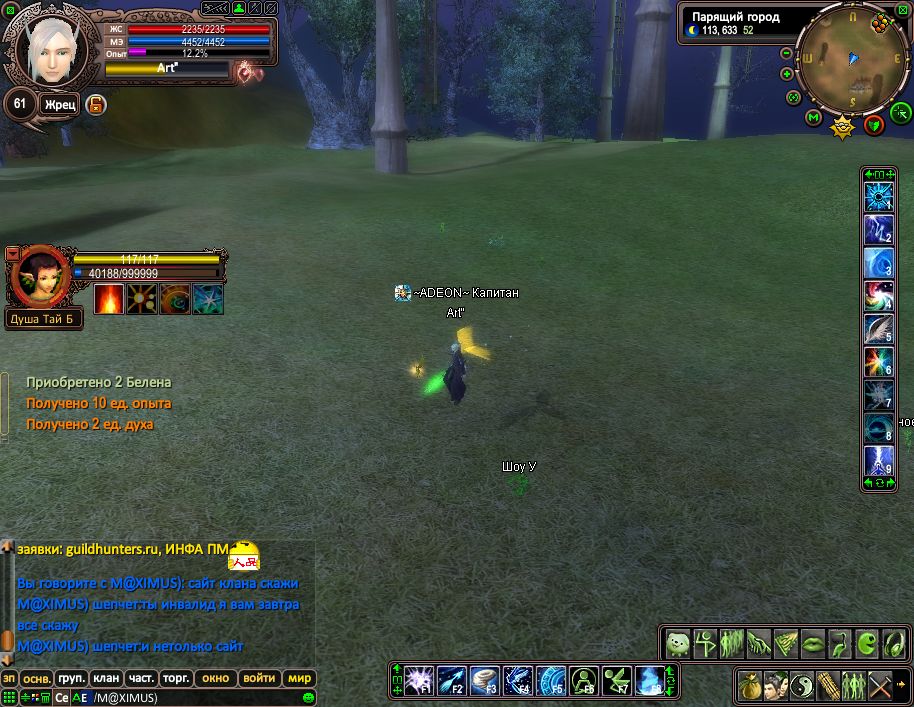Open the world map via M button
The height and width of the screenshot is (707, 914).
813,118
